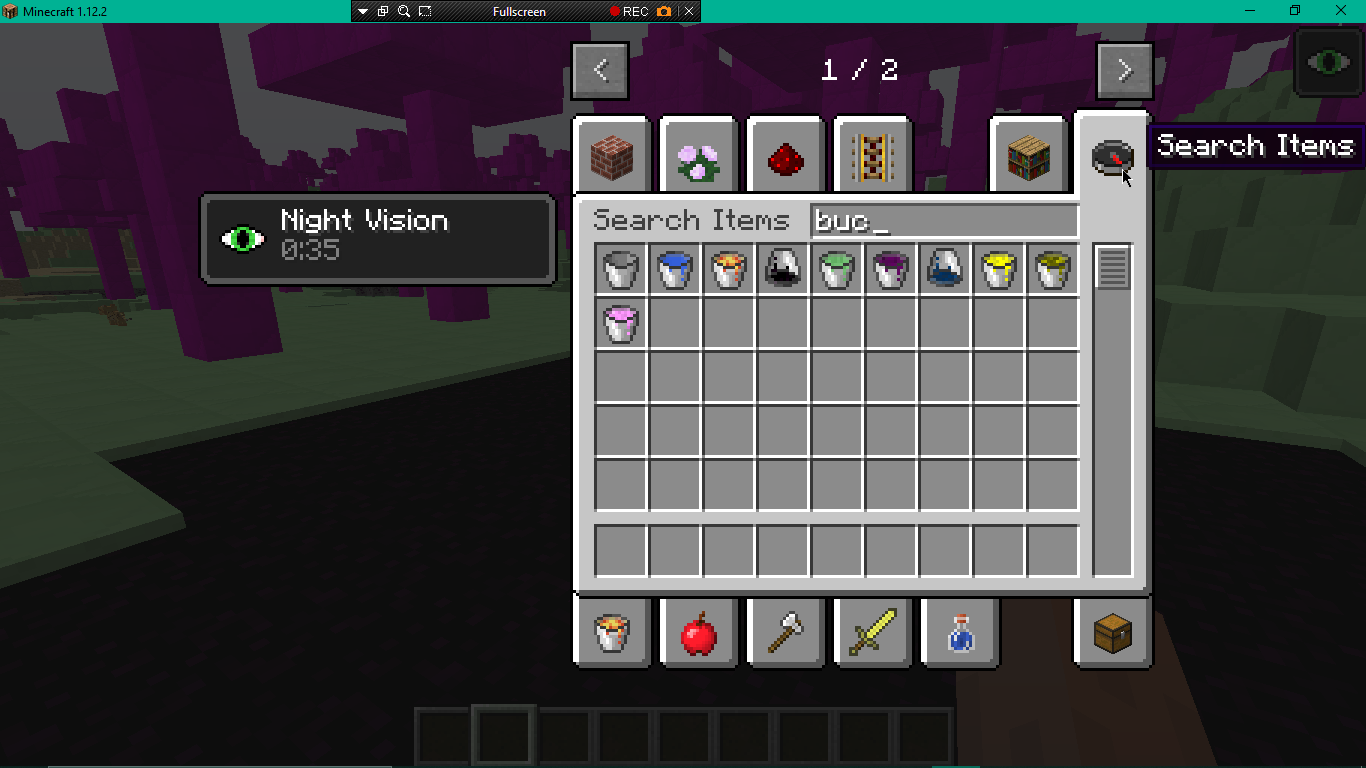Open the Decorations tab with the flower icon

coord(697,154)
